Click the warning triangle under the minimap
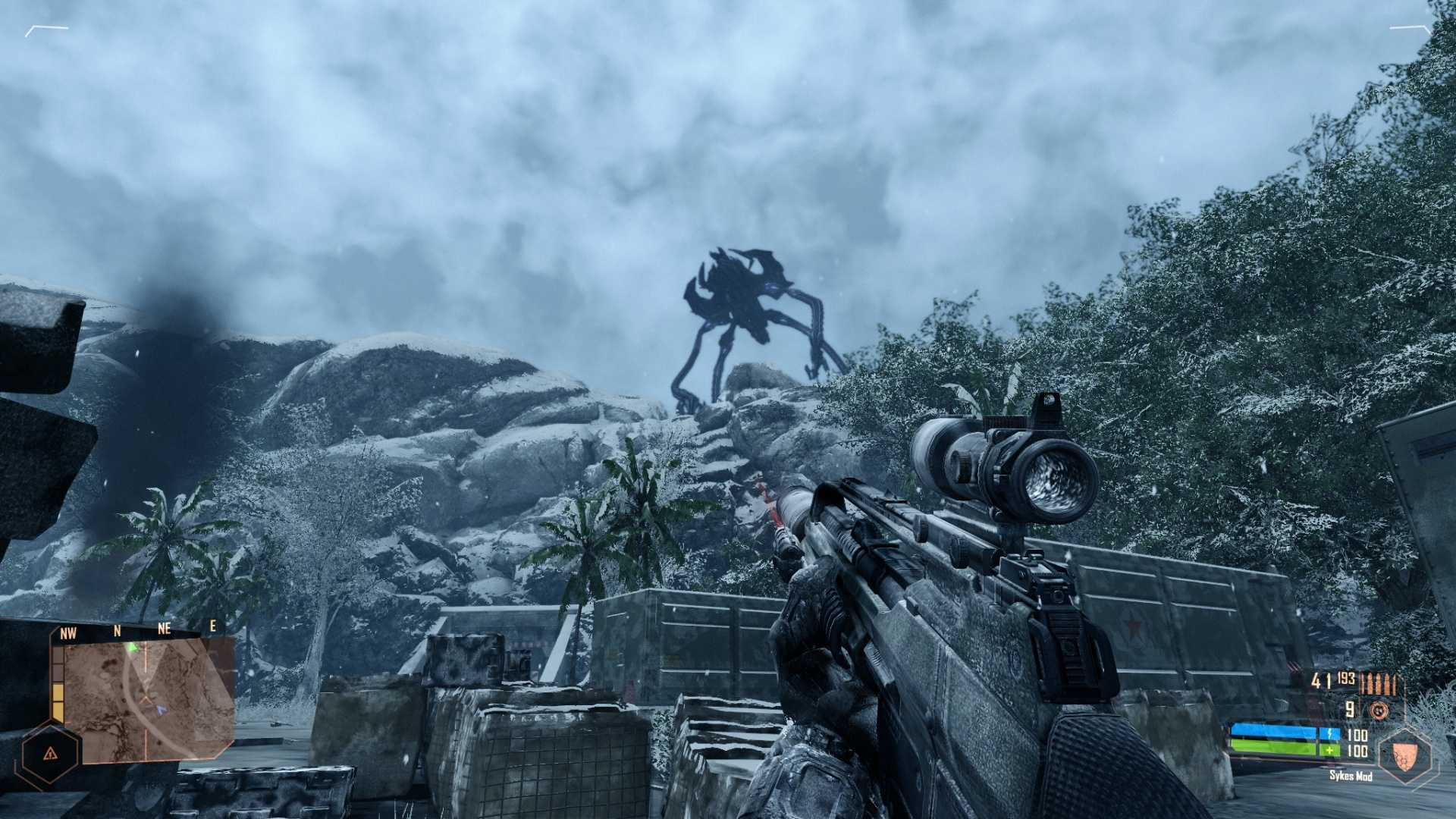Image resolution: width=1456 pixels, height=819 pixels. 51,754
